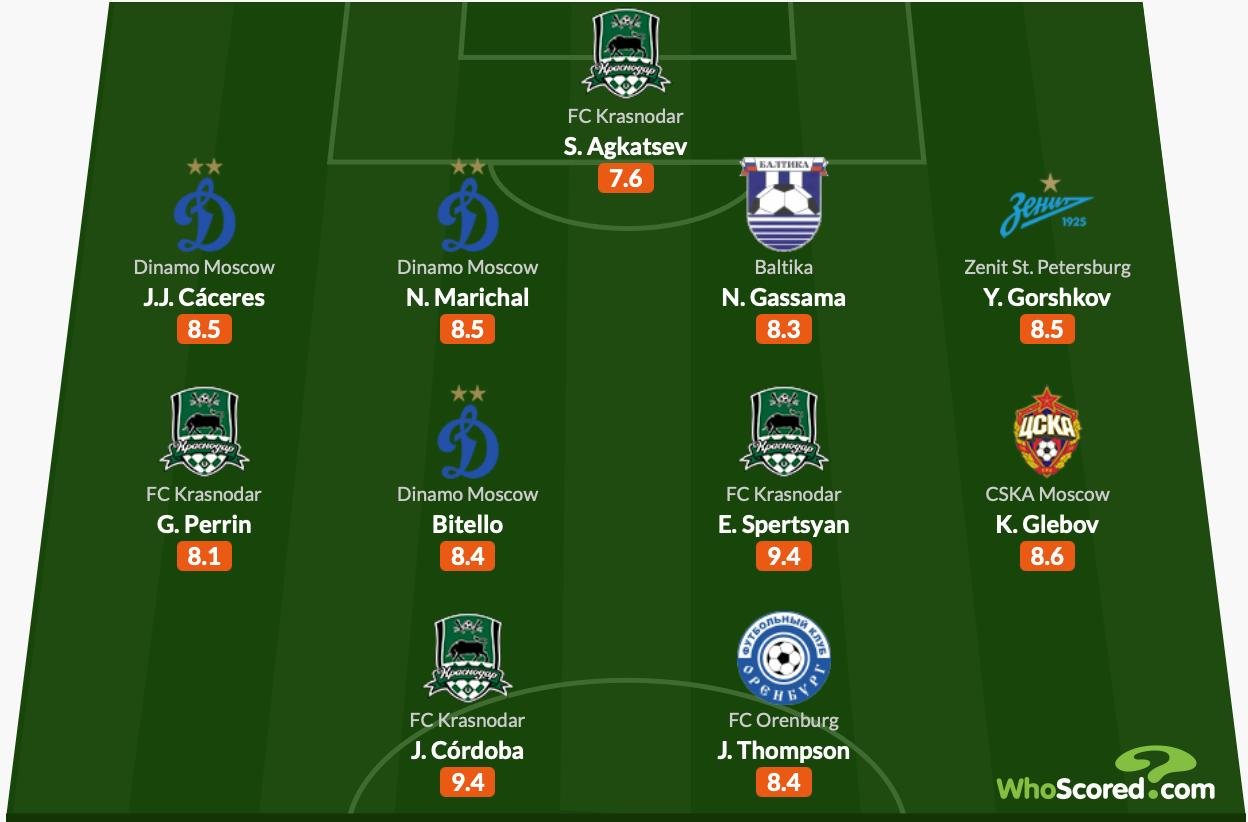Open the FC Orenburg club crest
This screenshot has height=822, width=1248.
(783, 658)
